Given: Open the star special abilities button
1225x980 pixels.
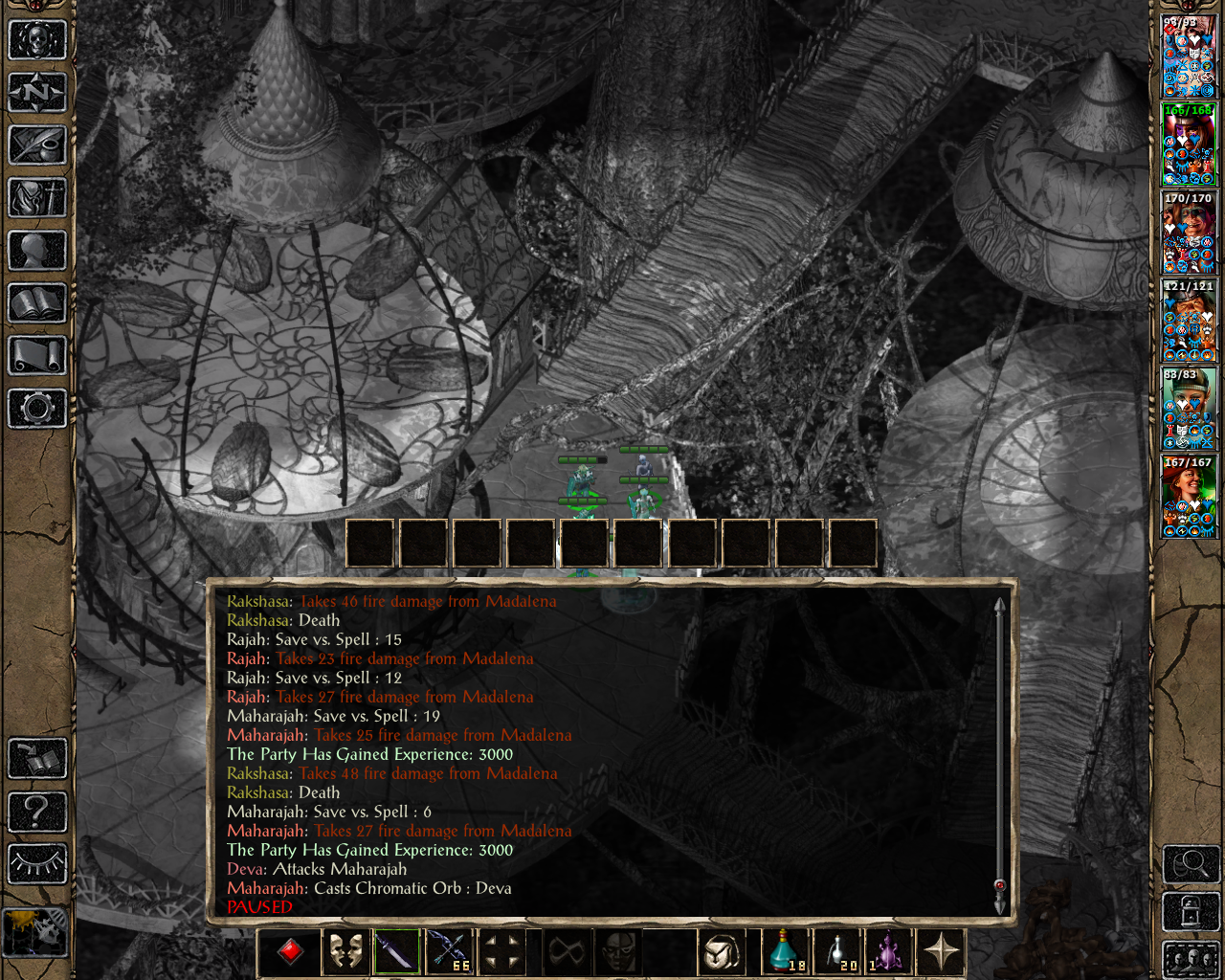Looking at the screenshot, I should coord(942,951).
